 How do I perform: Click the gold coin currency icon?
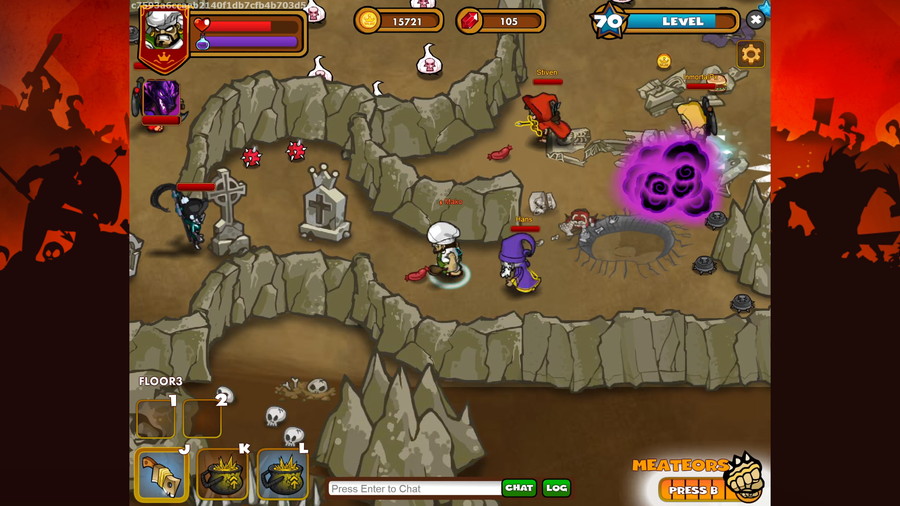368,20
